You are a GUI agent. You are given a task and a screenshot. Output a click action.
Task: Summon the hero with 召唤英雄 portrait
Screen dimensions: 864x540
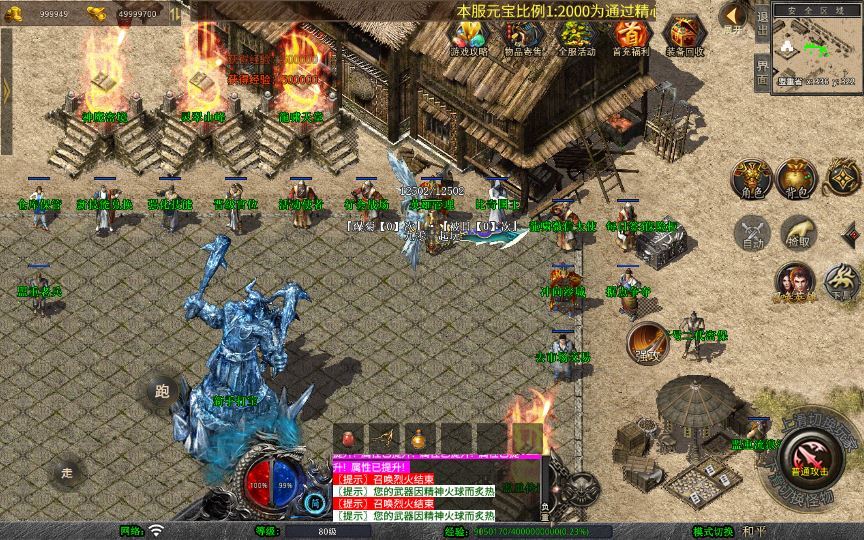pyautogui.click(x=794, y=283)
